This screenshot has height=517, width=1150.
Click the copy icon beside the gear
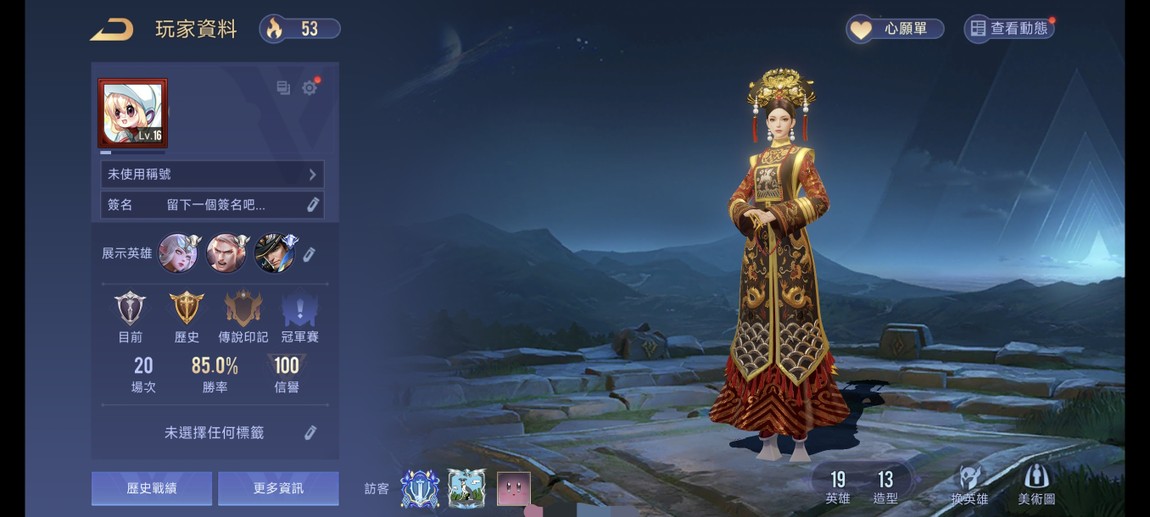pyautogui.click(x=283, y=88)
